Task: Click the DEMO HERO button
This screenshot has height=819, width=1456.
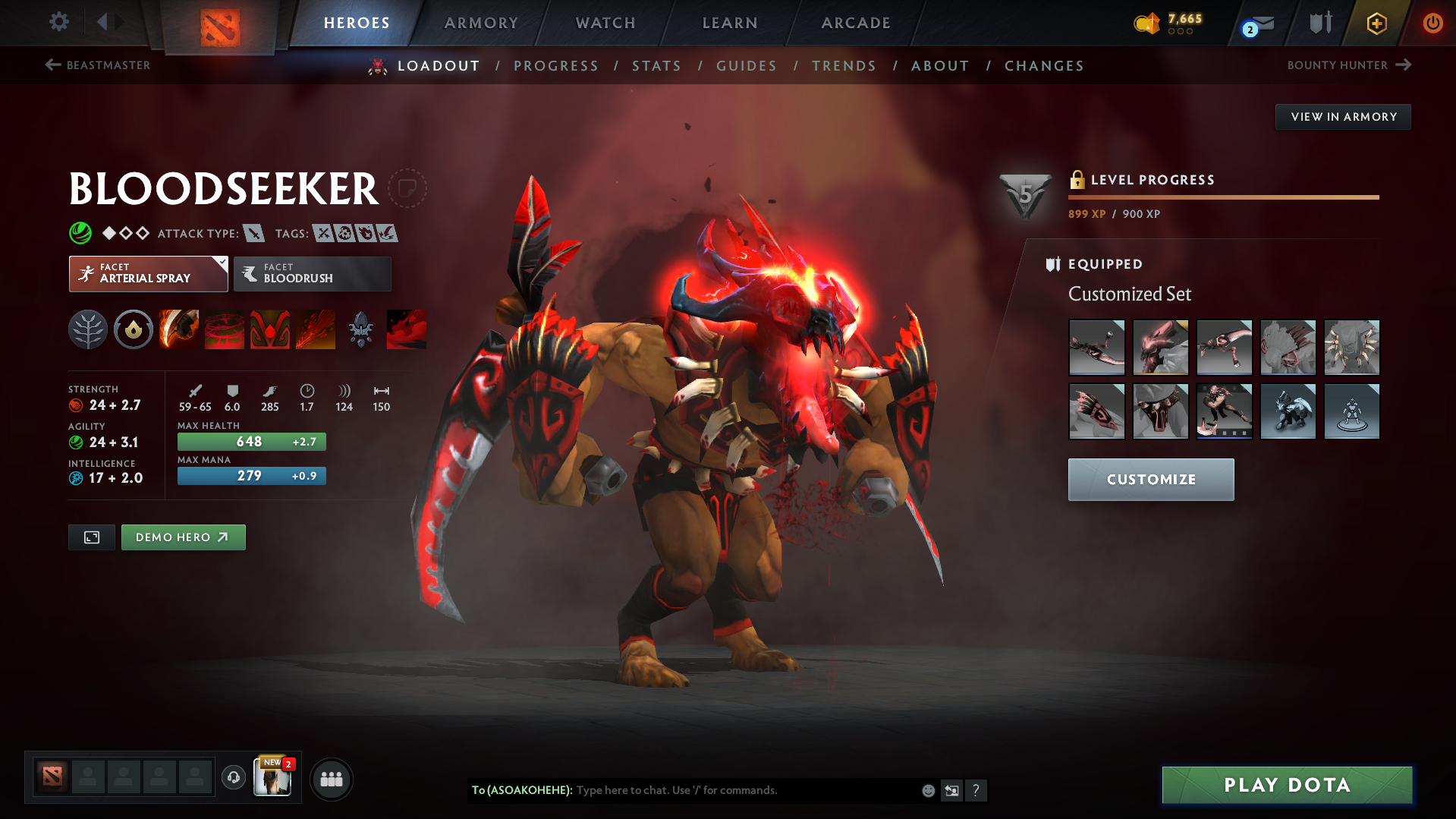Action: click(x=183, y=537)
